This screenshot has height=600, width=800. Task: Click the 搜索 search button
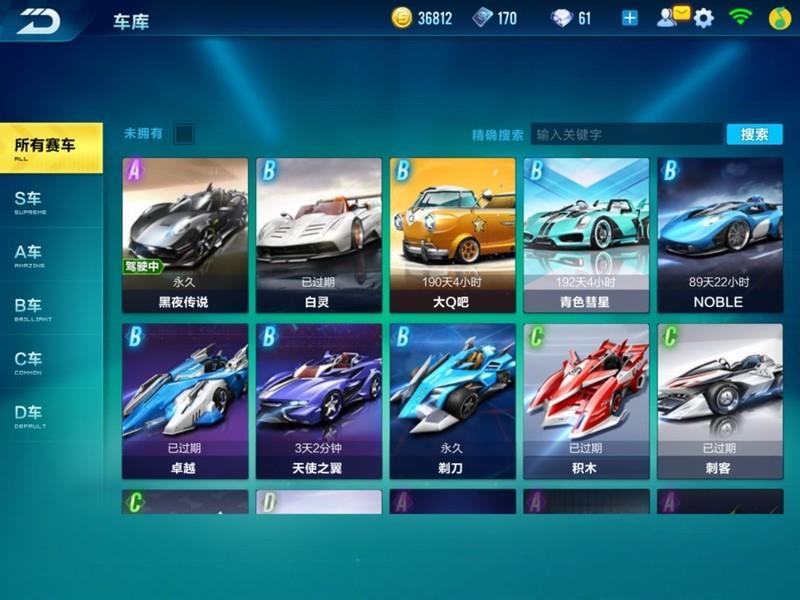point(754,134)
